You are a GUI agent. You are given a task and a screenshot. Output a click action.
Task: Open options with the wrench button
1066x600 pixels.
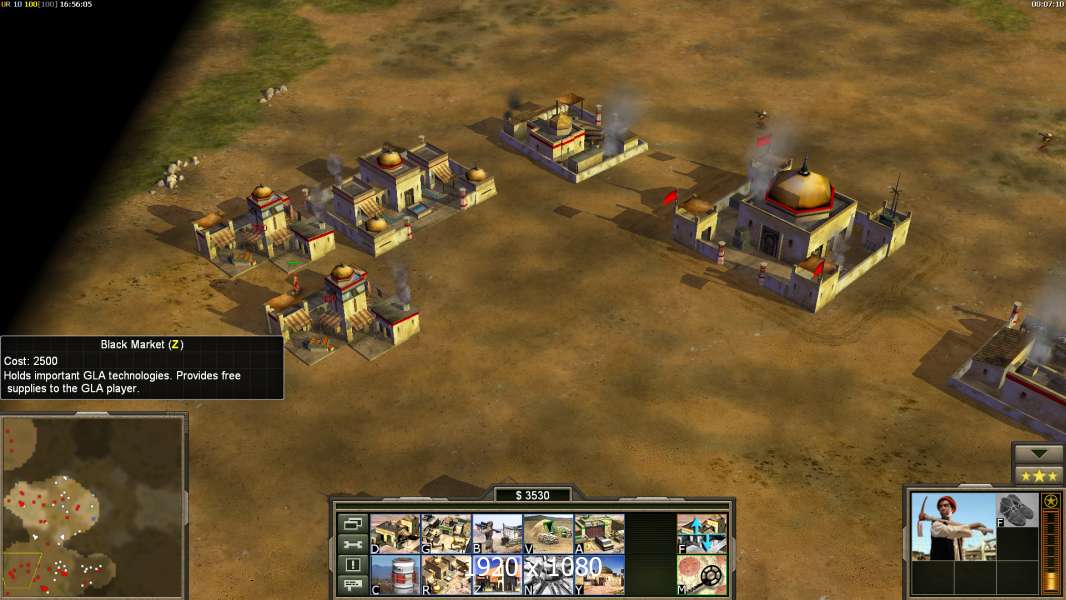tap(352, 544)
